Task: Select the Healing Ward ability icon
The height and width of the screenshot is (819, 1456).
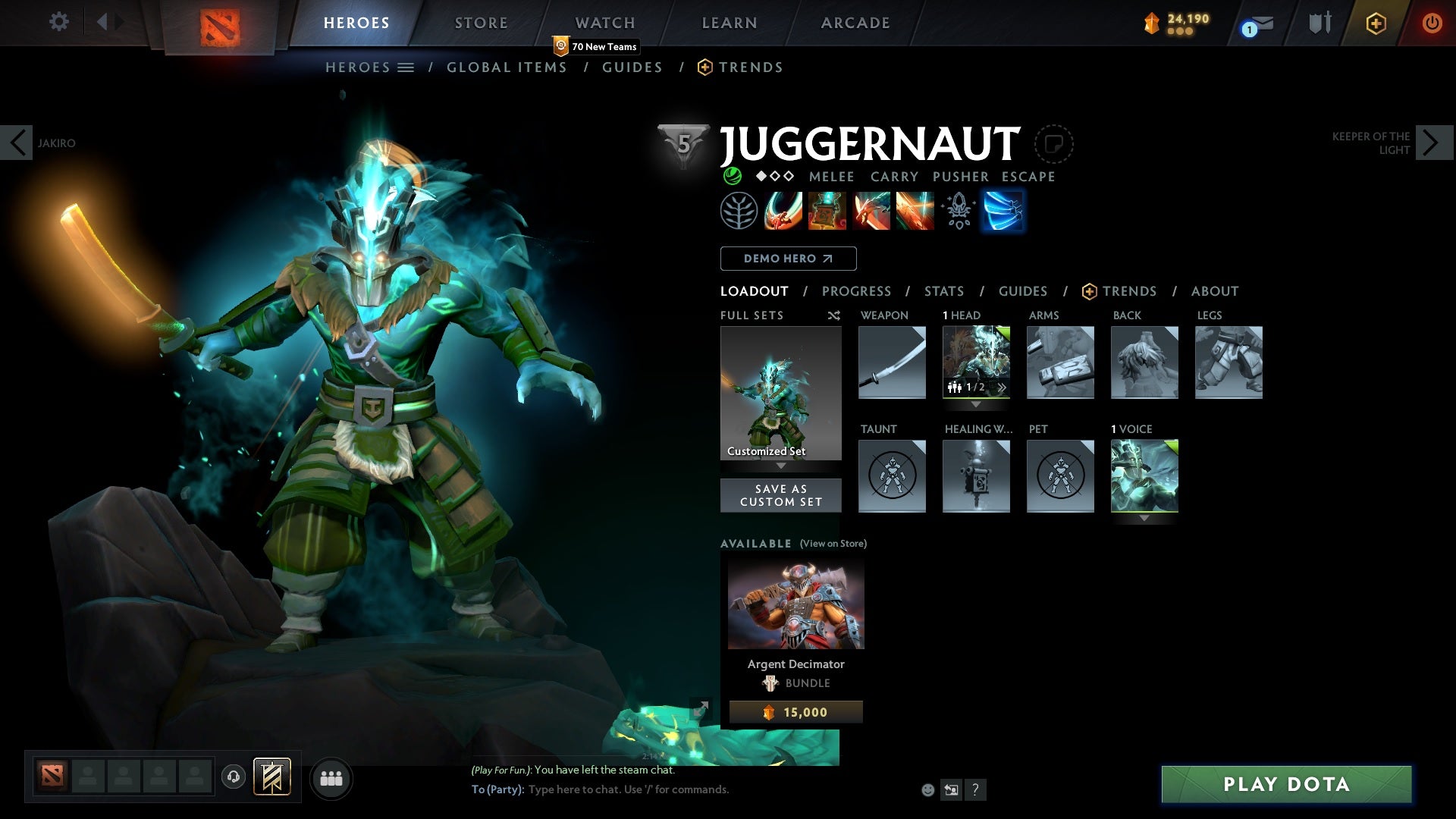Action: (827, 211)
